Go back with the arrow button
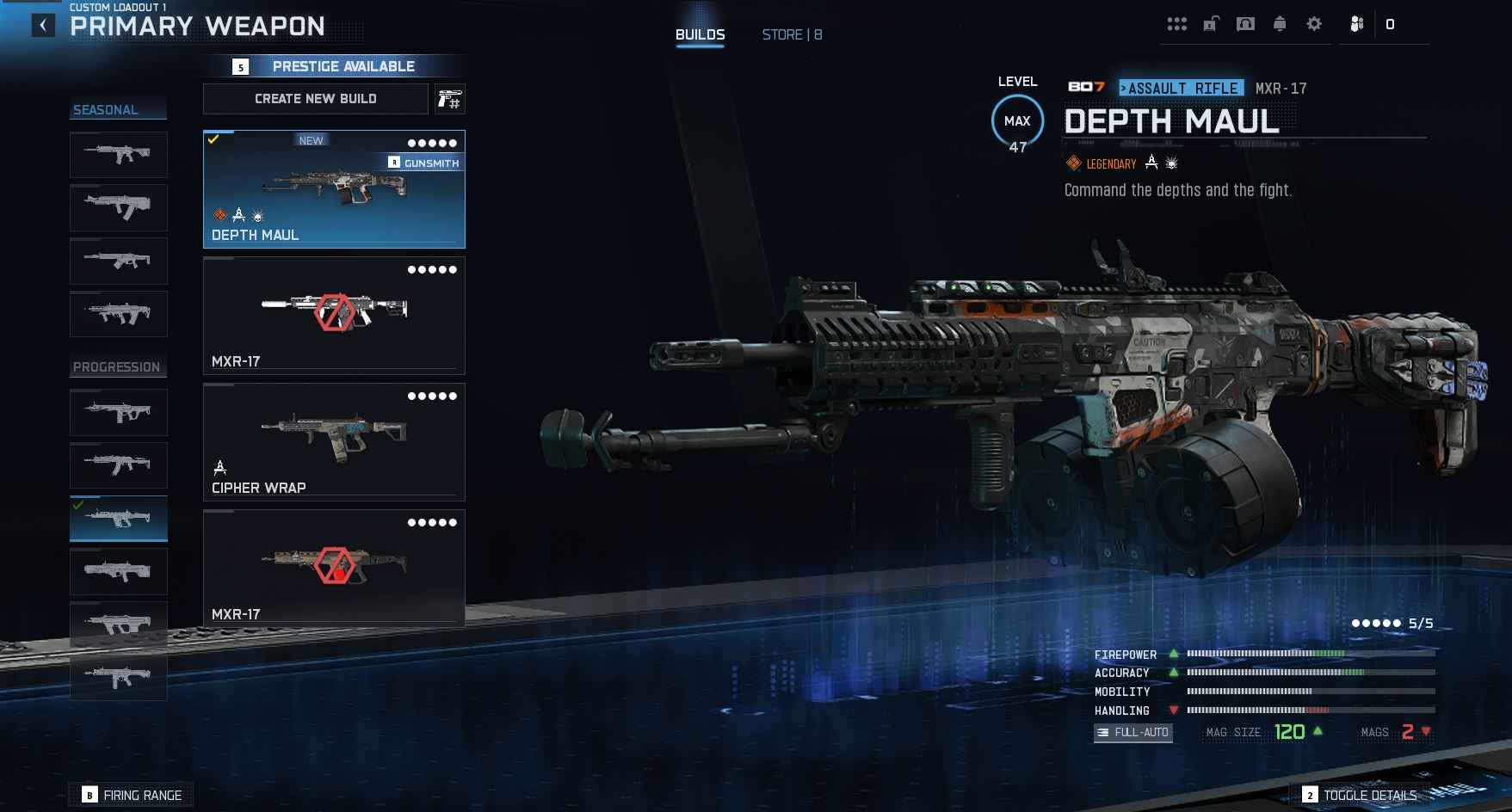1512x812 pixels. 43,26
